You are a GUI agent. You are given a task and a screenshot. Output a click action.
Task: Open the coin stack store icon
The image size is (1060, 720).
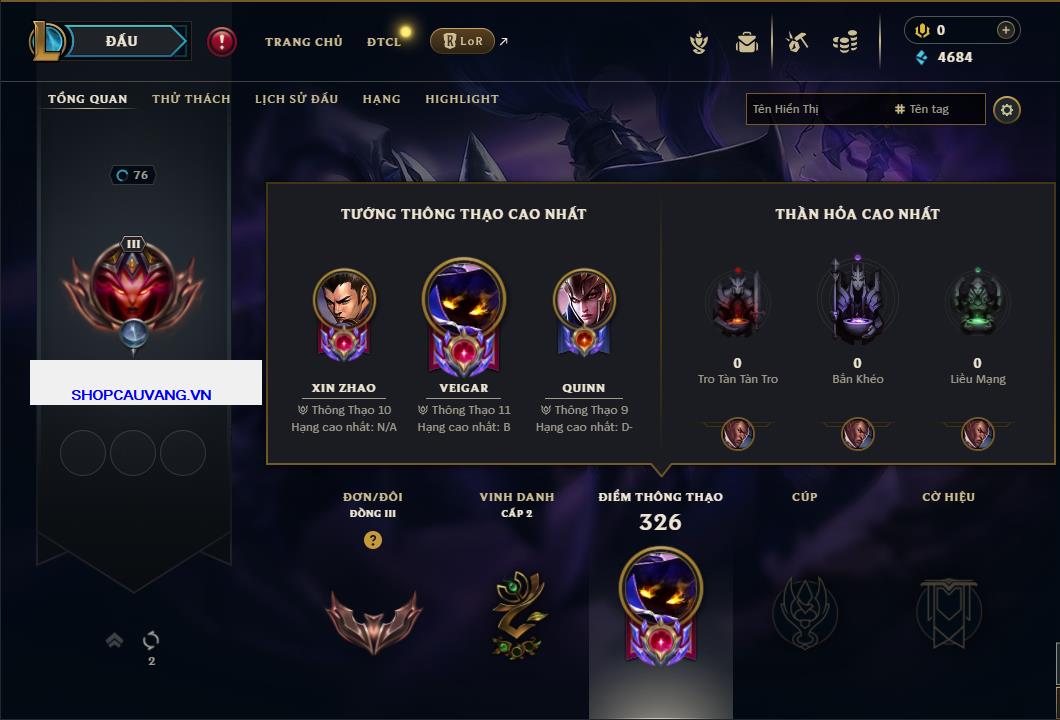845,42
